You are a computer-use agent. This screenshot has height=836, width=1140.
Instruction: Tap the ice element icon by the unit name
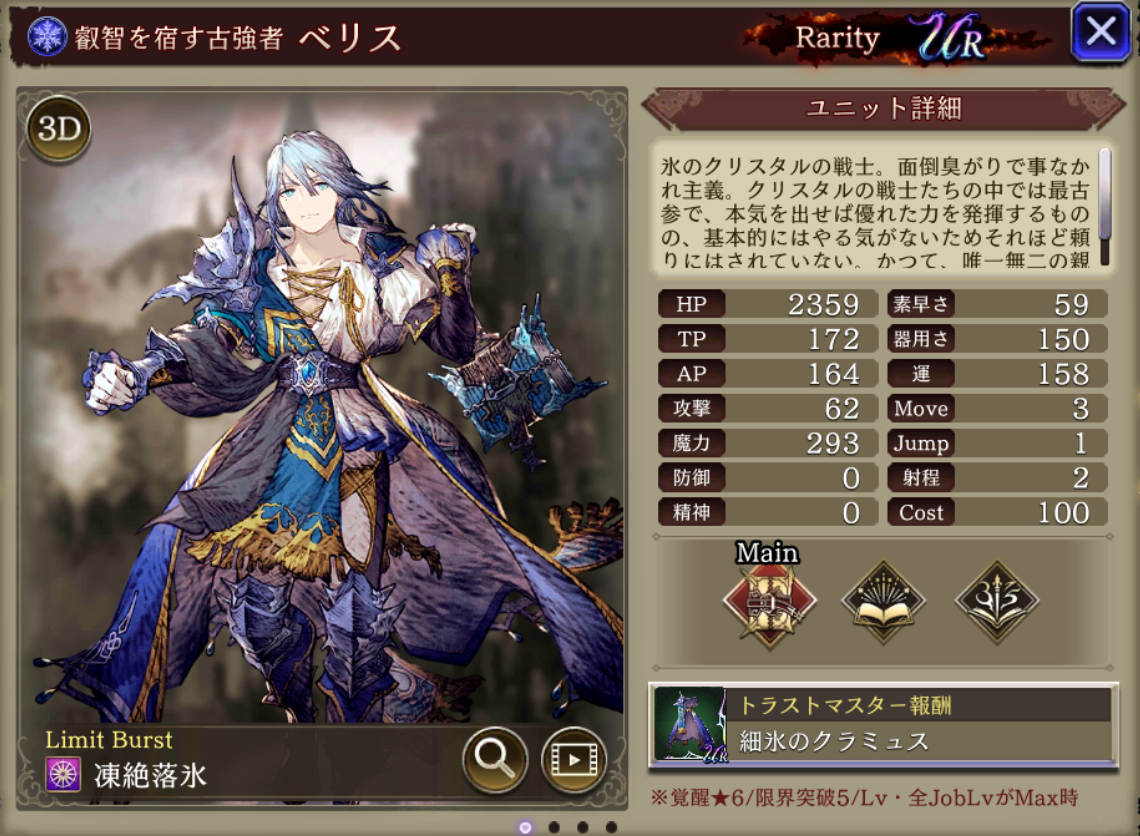44,37
